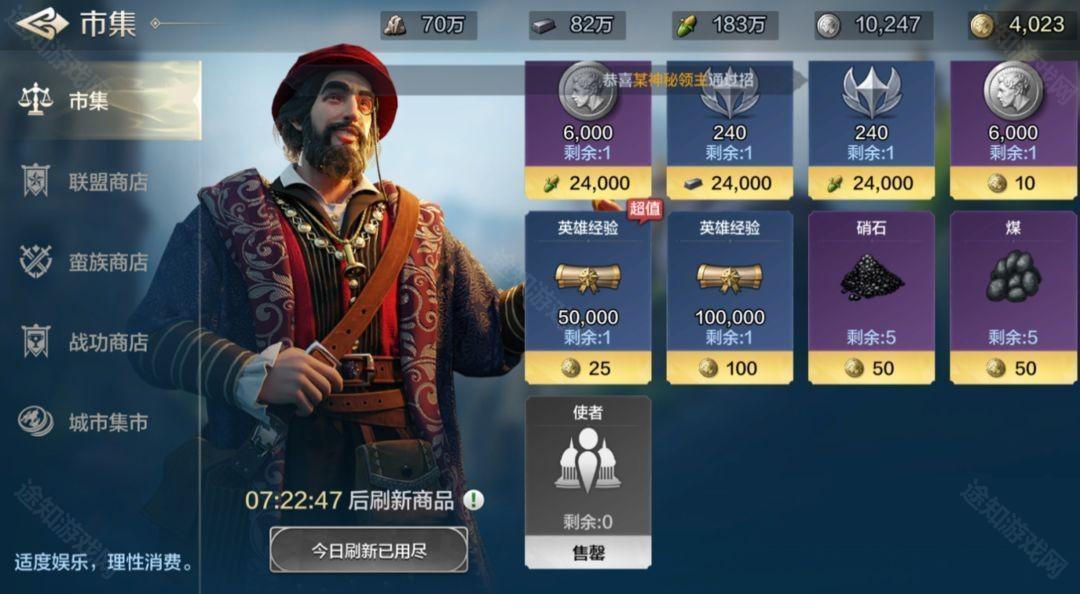
Task: Buy 6,000 silver coins for 10 gold
Action: pos(1013,130)
